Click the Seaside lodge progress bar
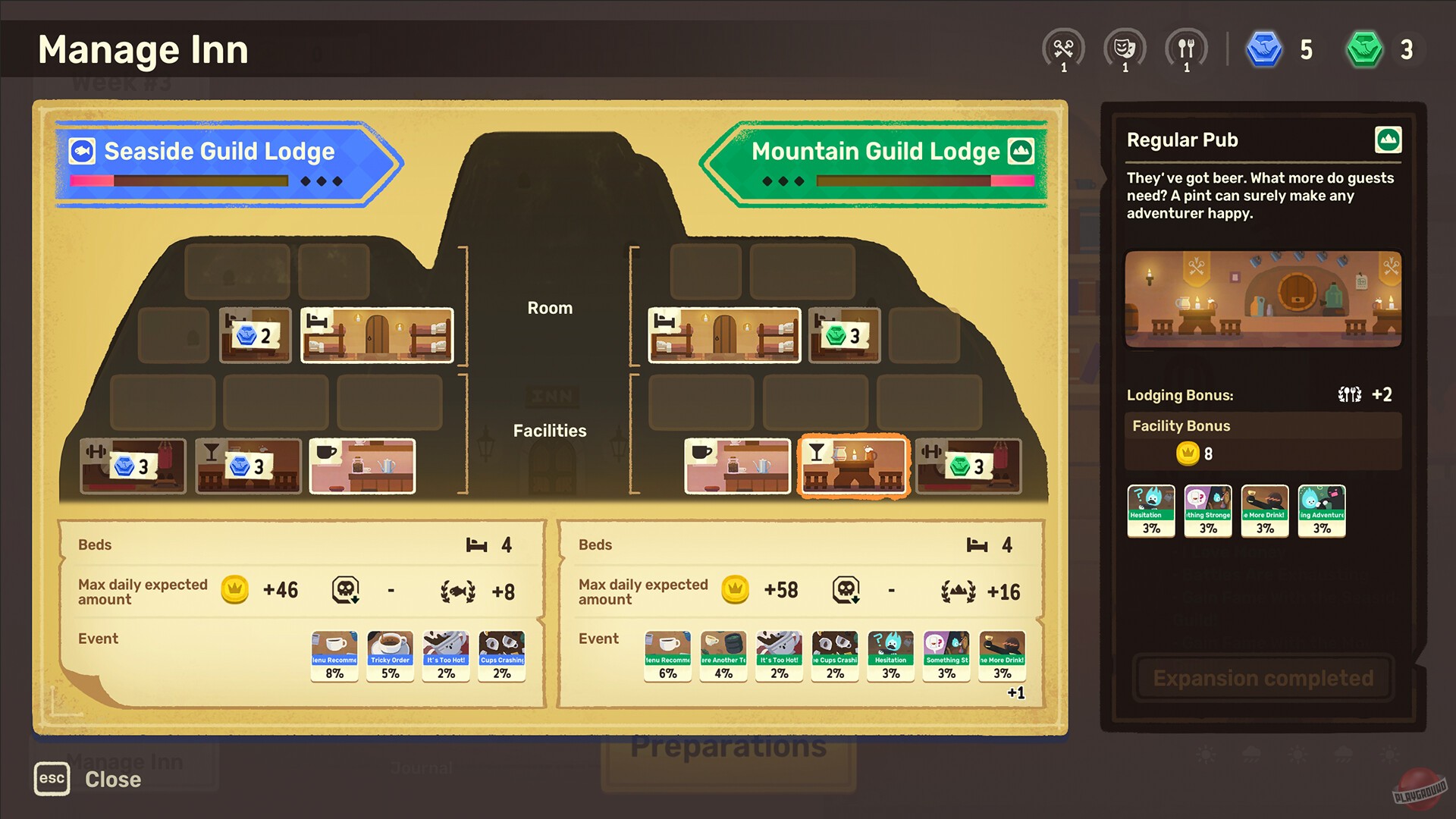 pyautogui.click(x=178, y=181)
